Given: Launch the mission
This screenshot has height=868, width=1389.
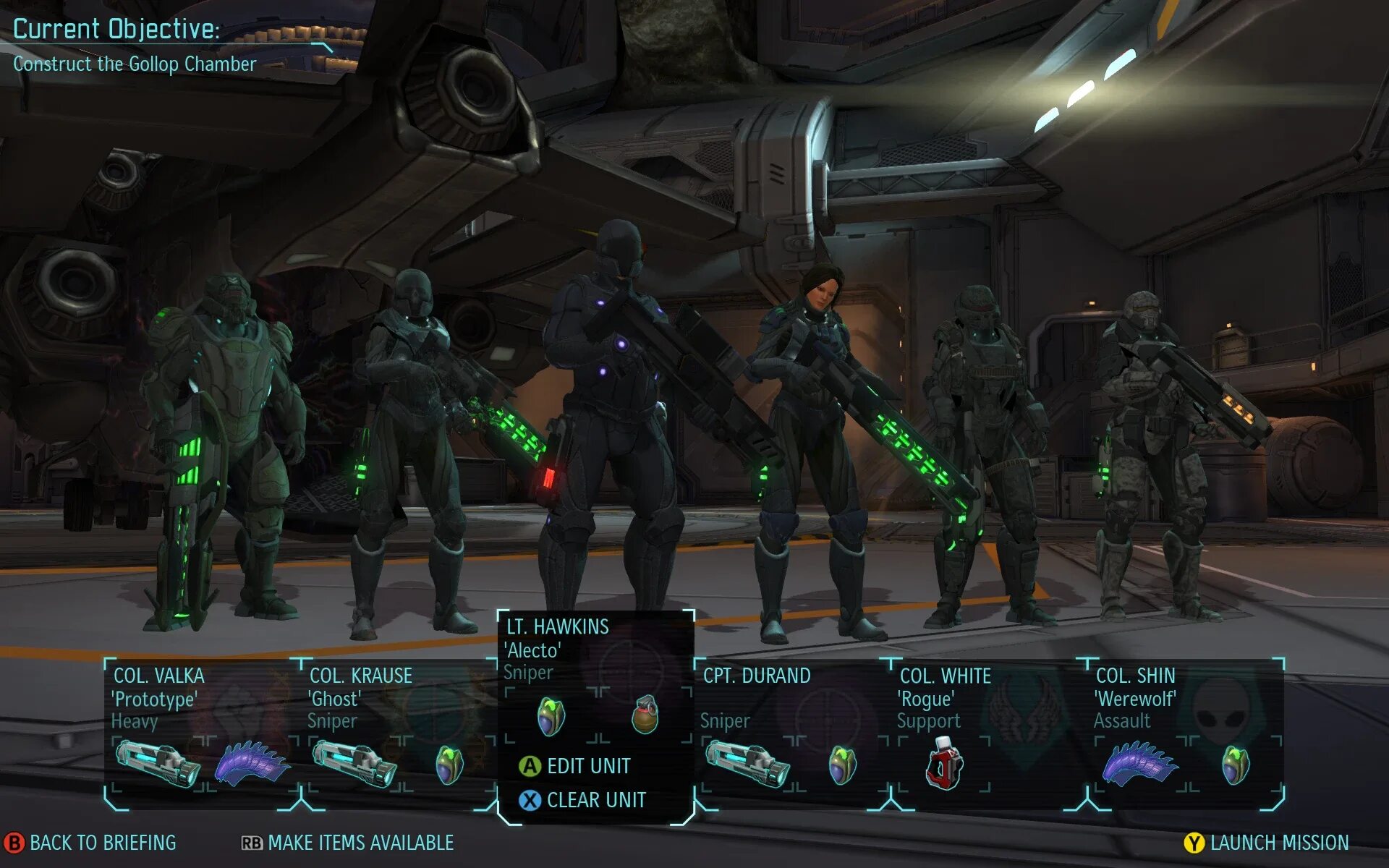Looking at the screenshot, I should (x=1267, y=843).
